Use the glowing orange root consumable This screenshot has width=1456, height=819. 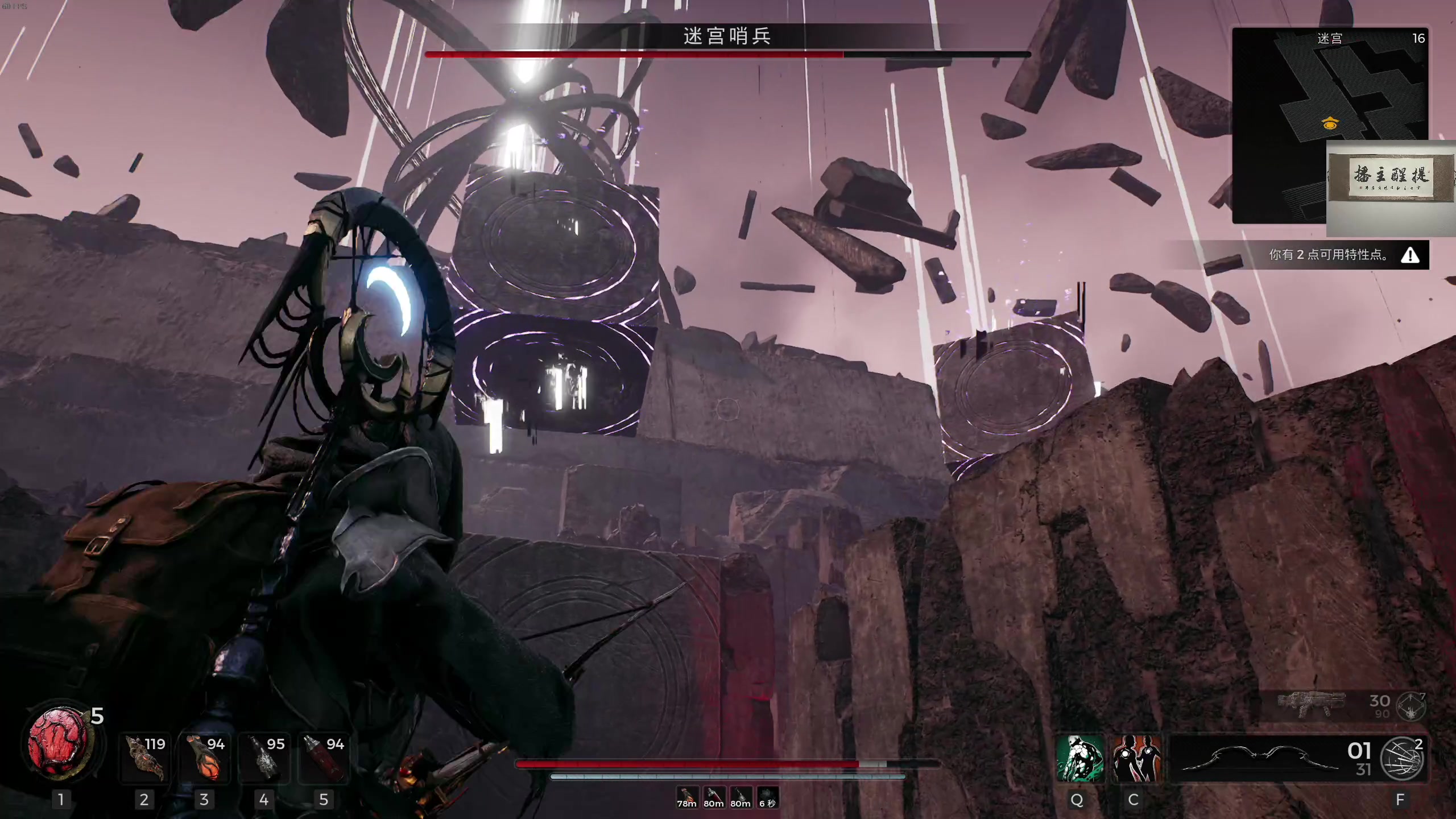tap(205, 758)
